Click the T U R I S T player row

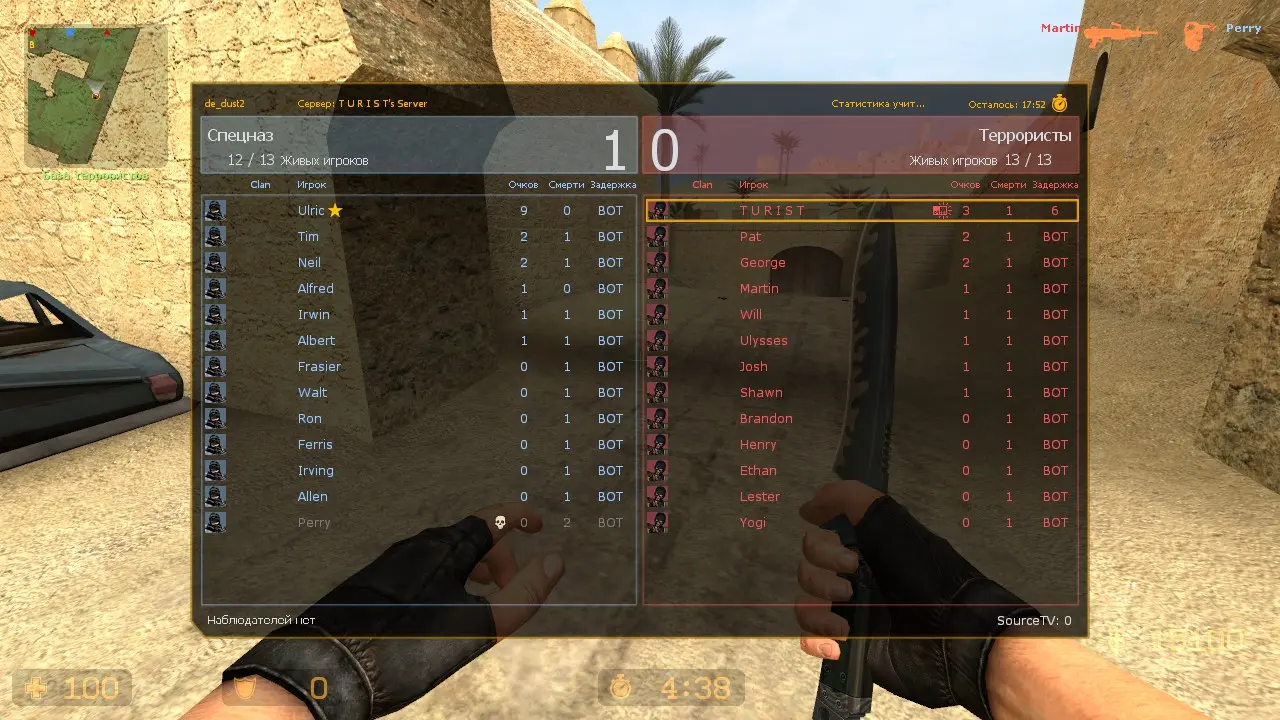pos(861,211)
